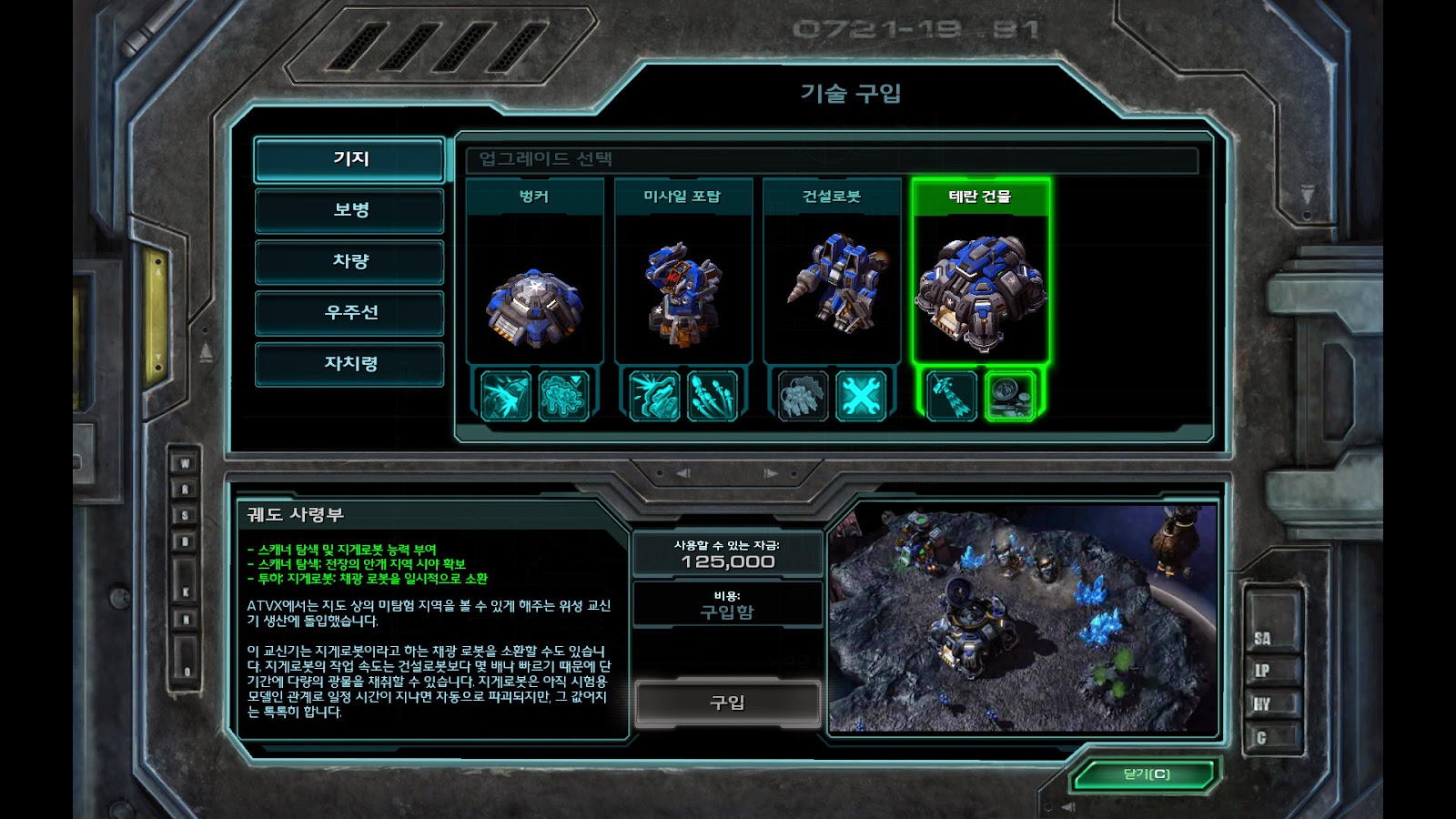The width and height of the screenshot is (1456, 819).
Task: Show the 우주선 category upgrades
Action: (349, 313)
